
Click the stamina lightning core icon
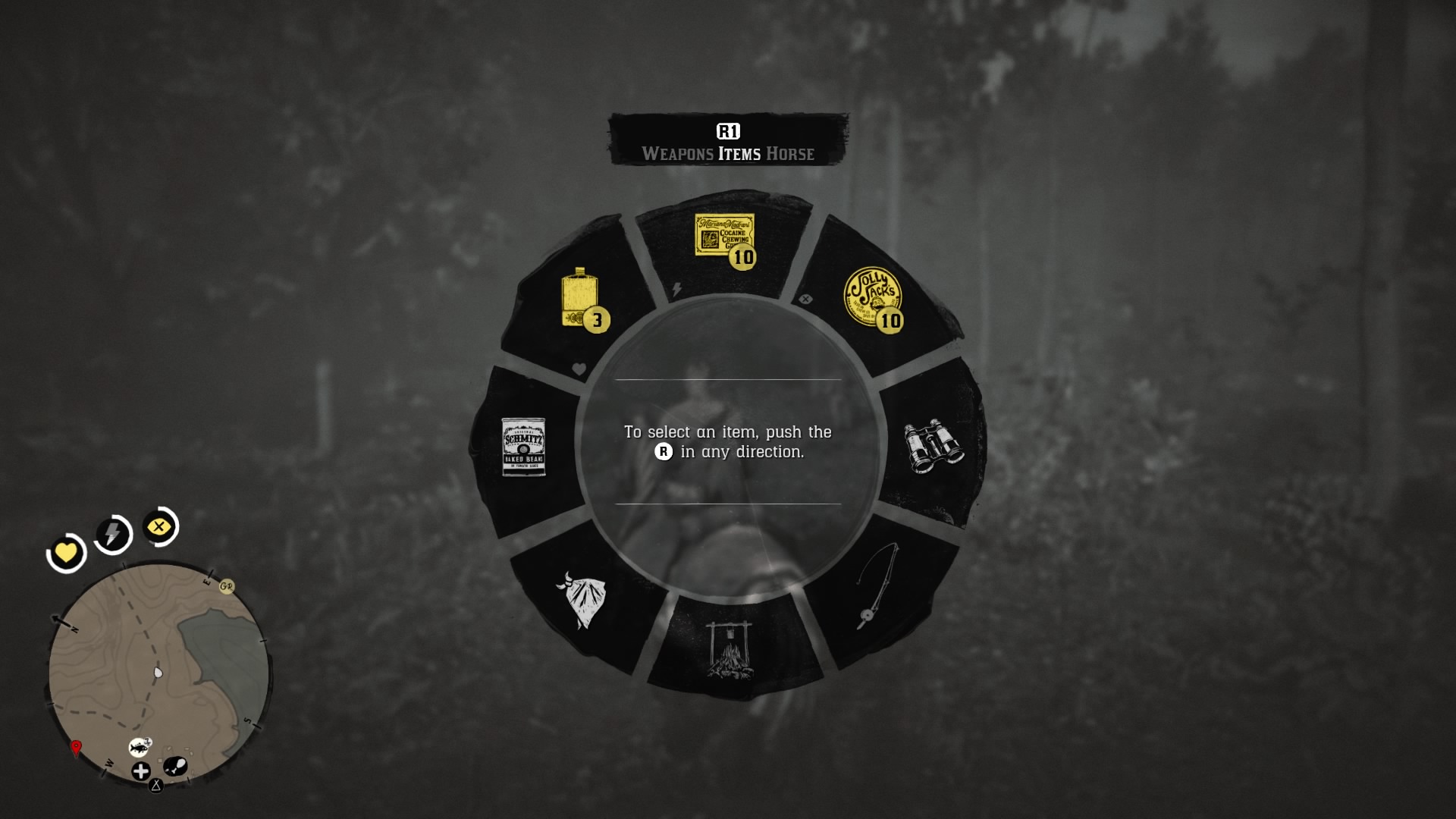[x=111, y=535]
